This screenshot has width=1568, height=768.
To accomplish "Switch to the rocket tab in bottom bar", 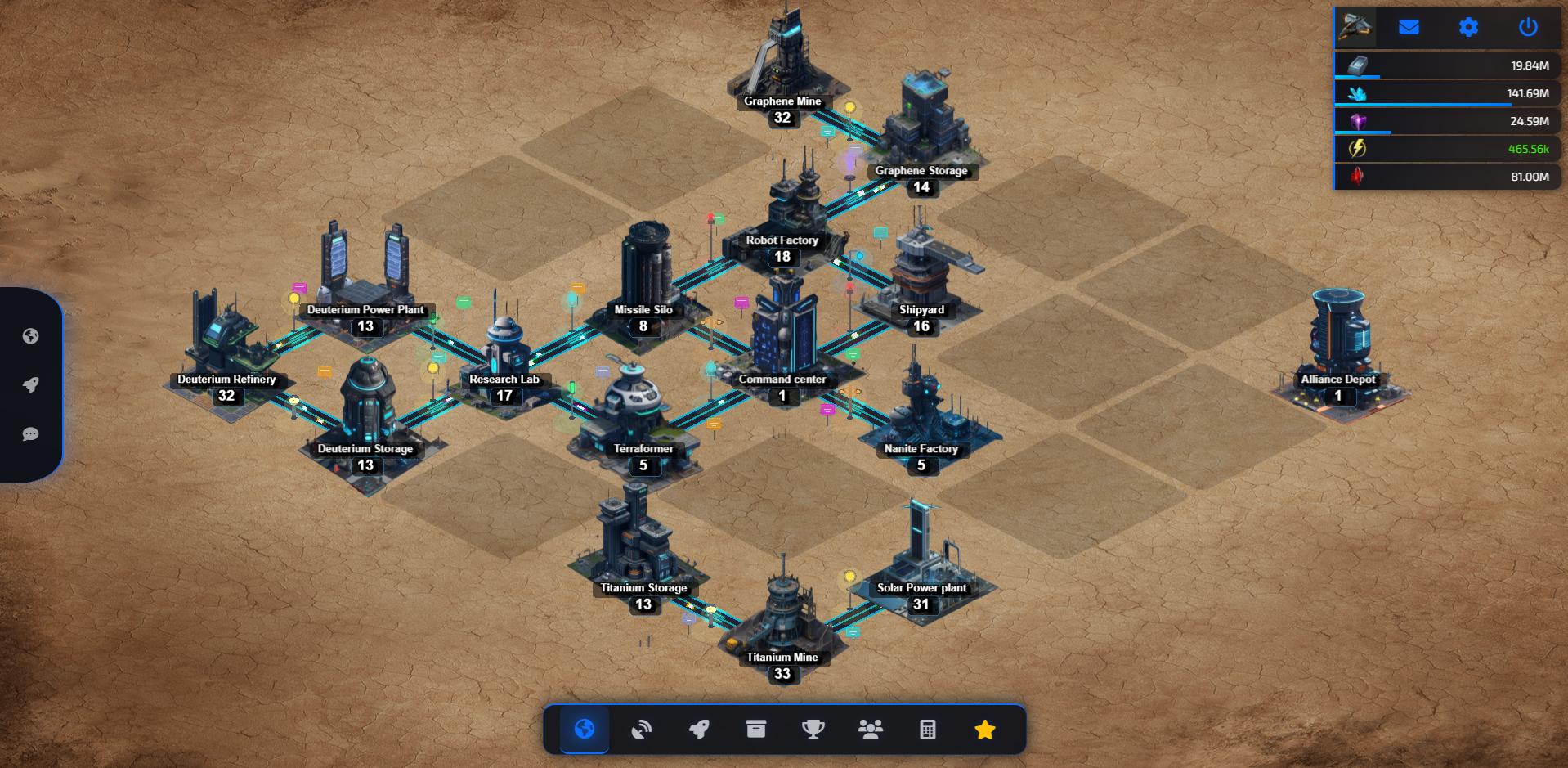I will [x=699, y=729].
